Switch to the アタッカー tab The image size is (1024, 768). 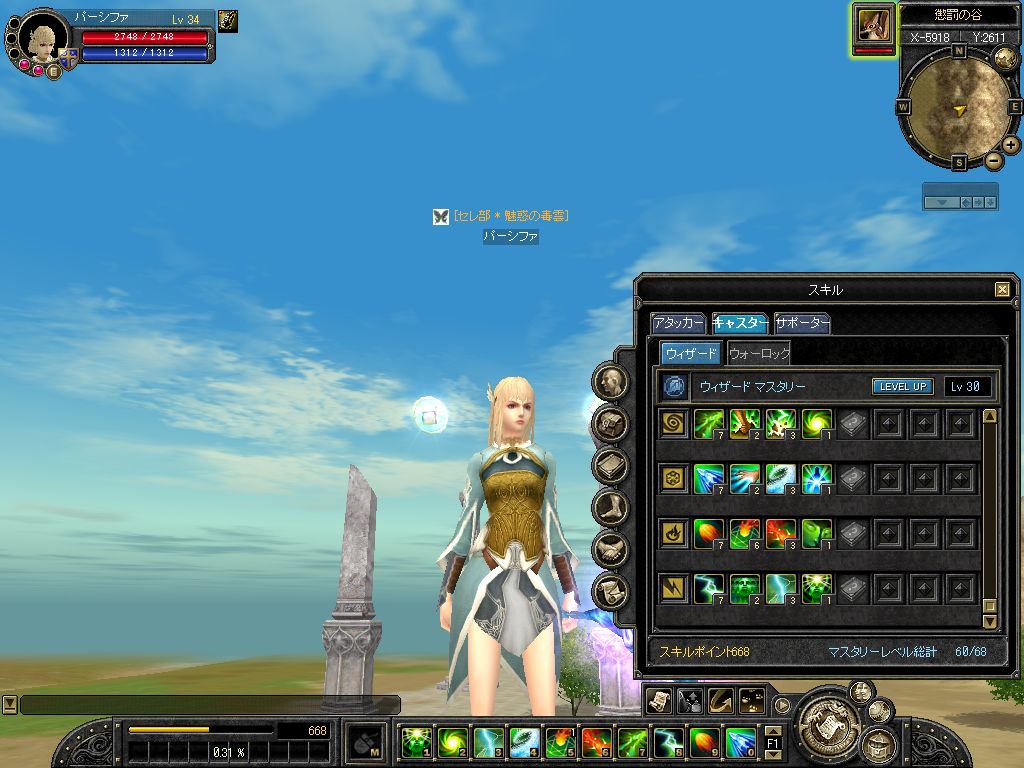[679, 324]
